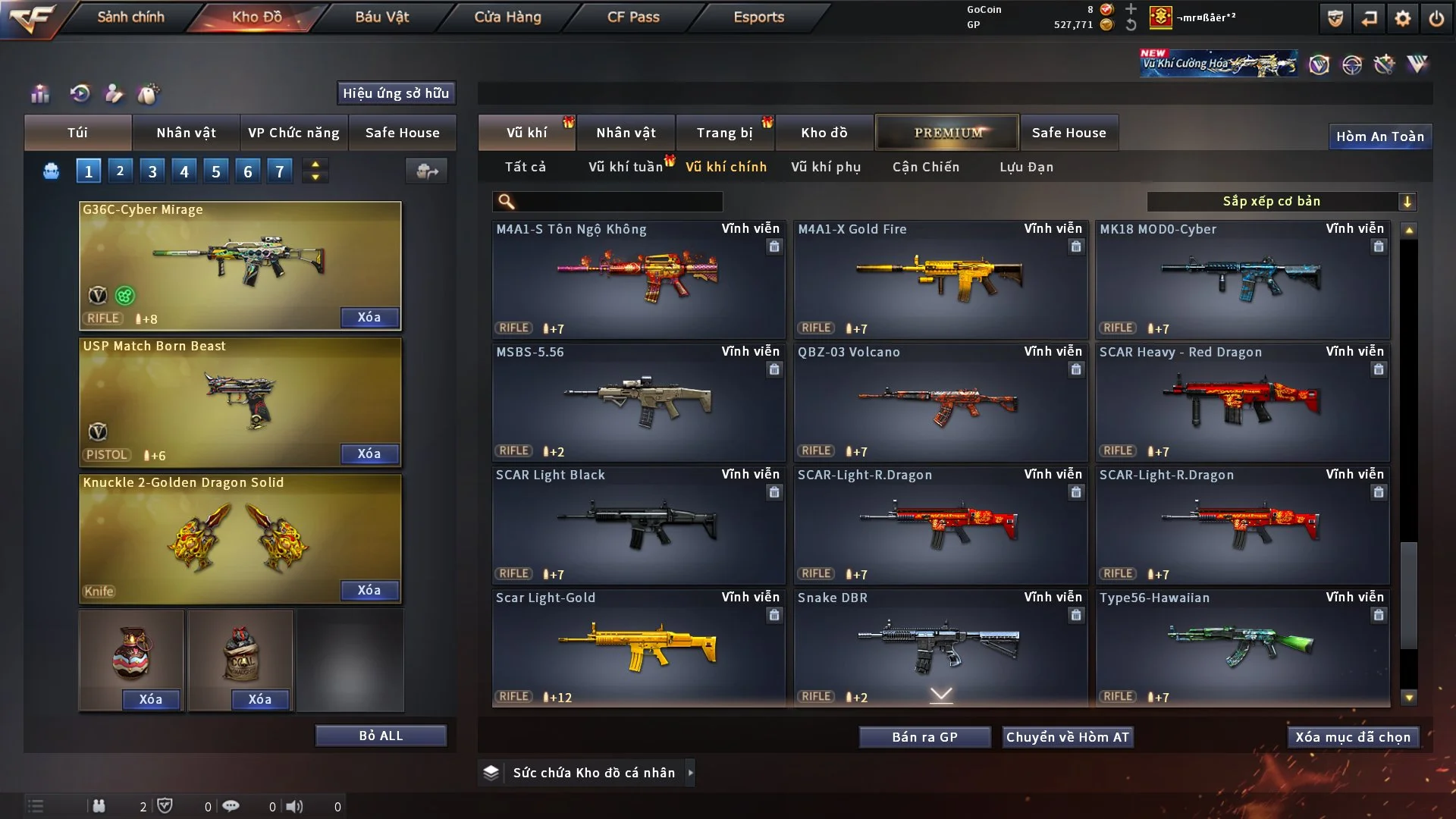Open the Sắp xếp cơ bản sort dropdown
The image size is (1456, 819).
[x=1281, y=202]
